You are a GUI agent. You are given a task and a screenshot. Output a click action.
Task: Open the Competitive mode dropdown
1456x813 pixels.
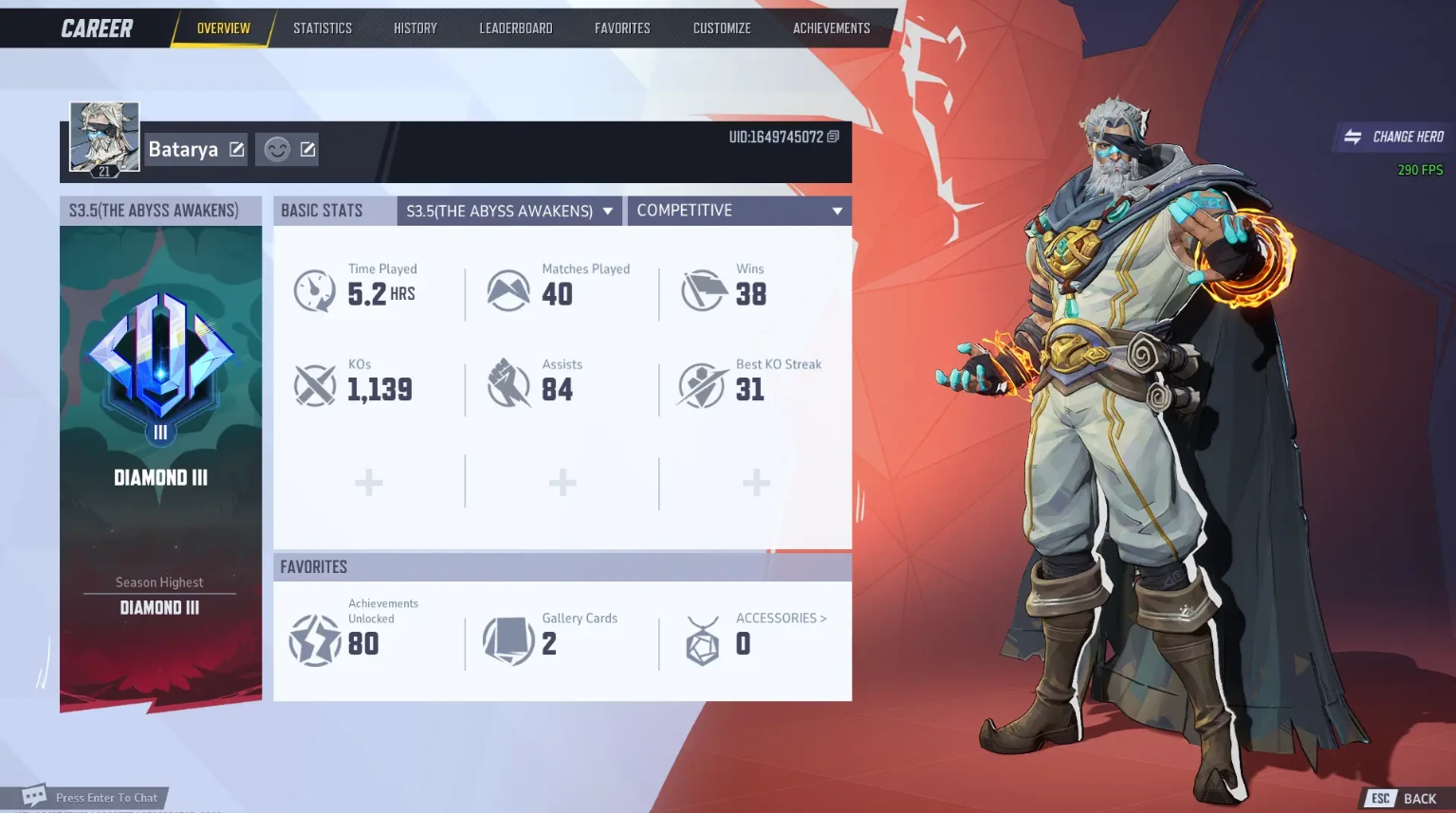pyautogui.click(x=739, y=211)
